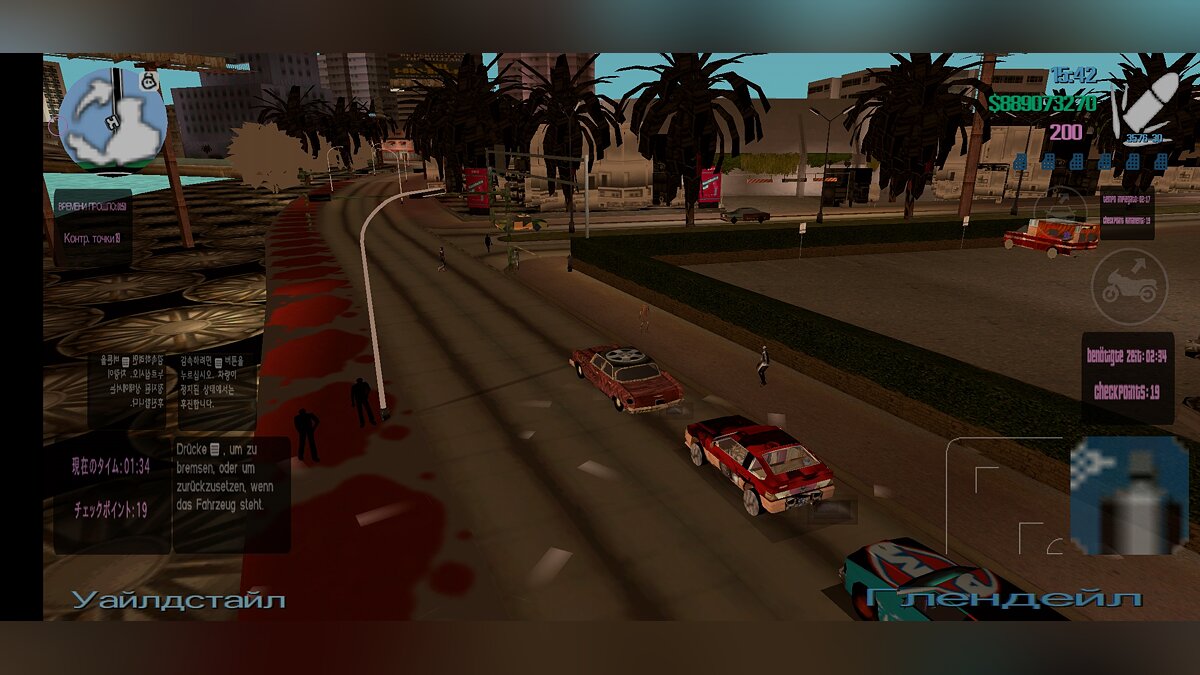The image size is (1200, 675).
Task: Tap the motorcycle enter-vehicle button
Action: point(1129,287)
